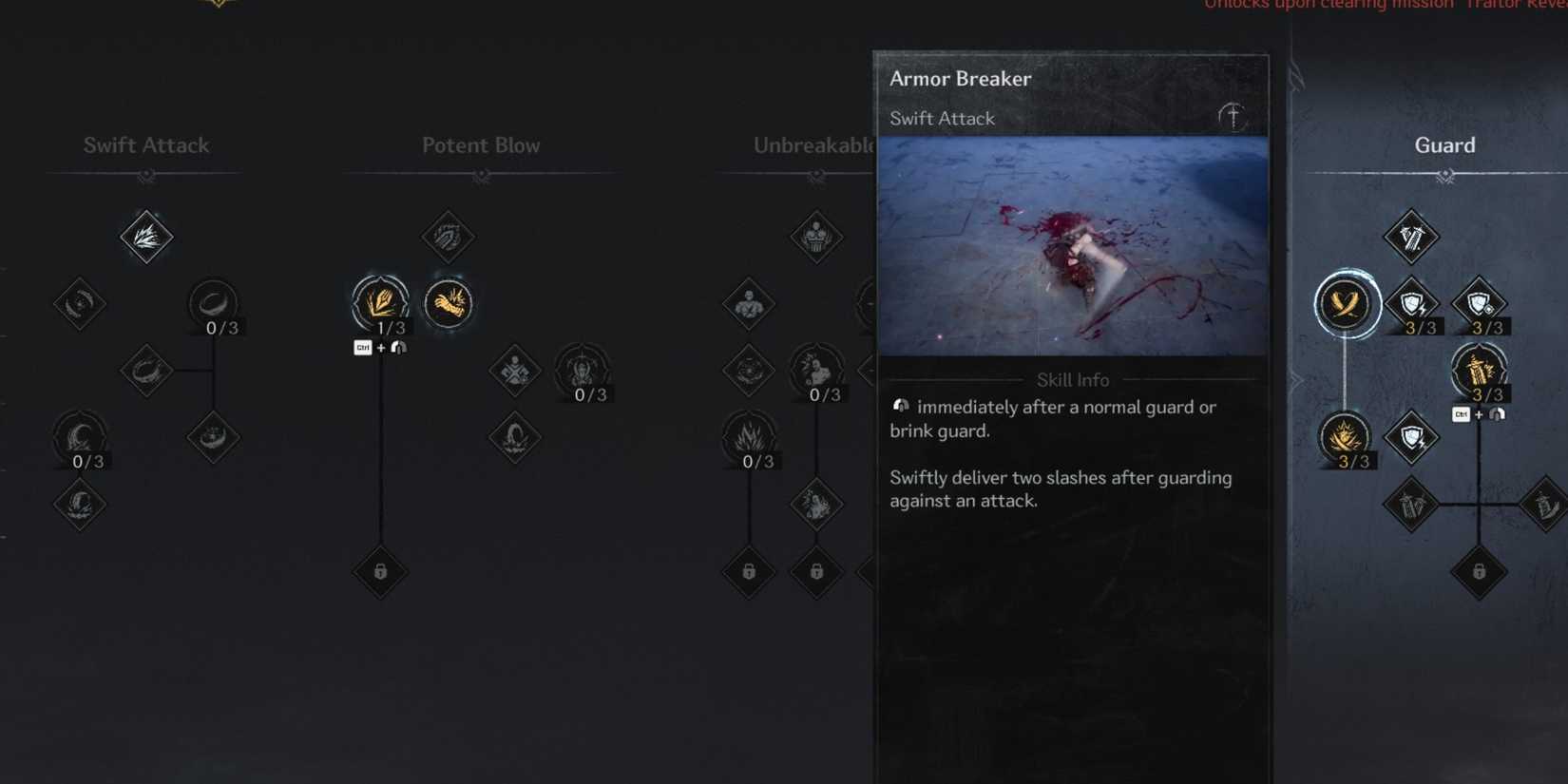
Task: Click the locked padlock node under Potent Blow
Action: coord(380,574)
